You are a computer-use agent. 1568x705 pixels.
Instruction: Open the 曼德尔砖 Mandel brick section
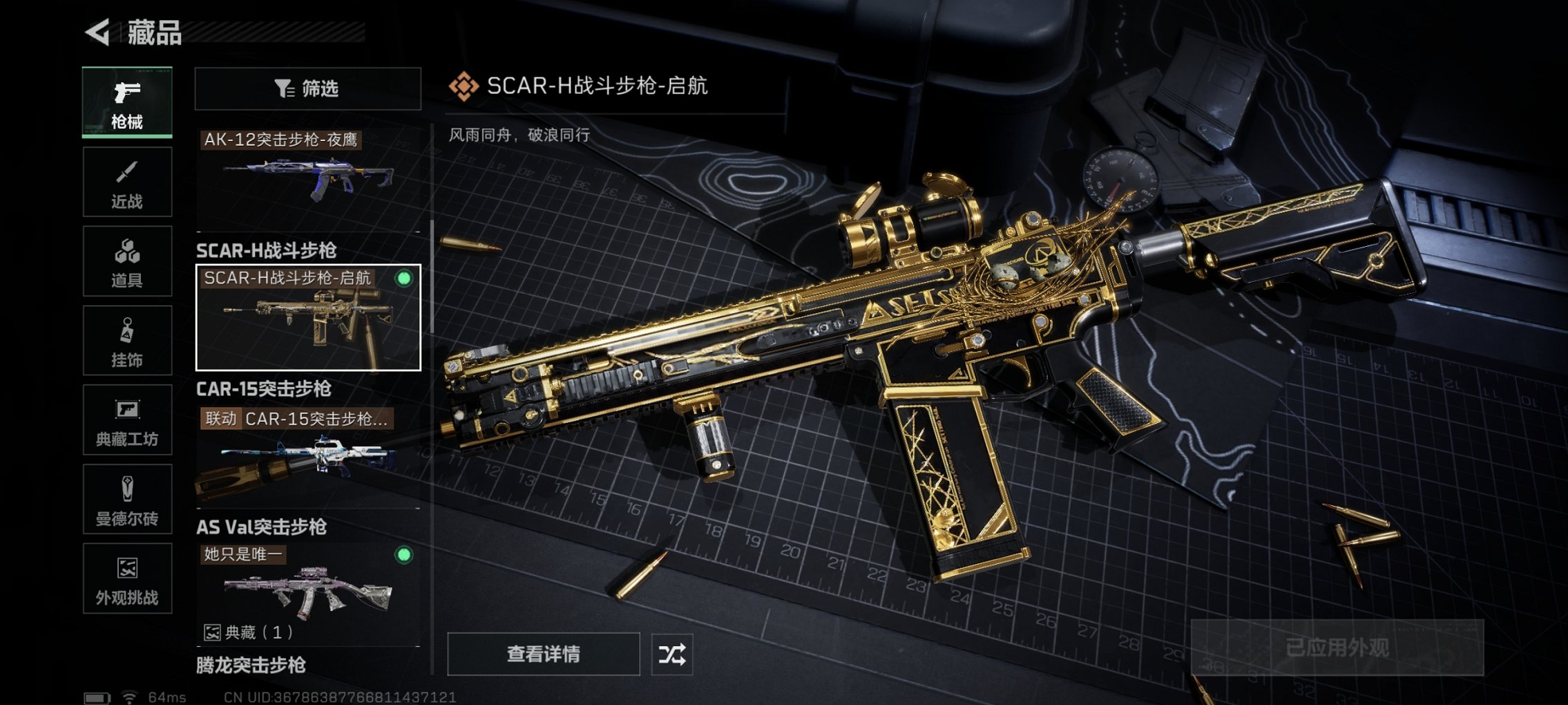(x=126, y=499)
